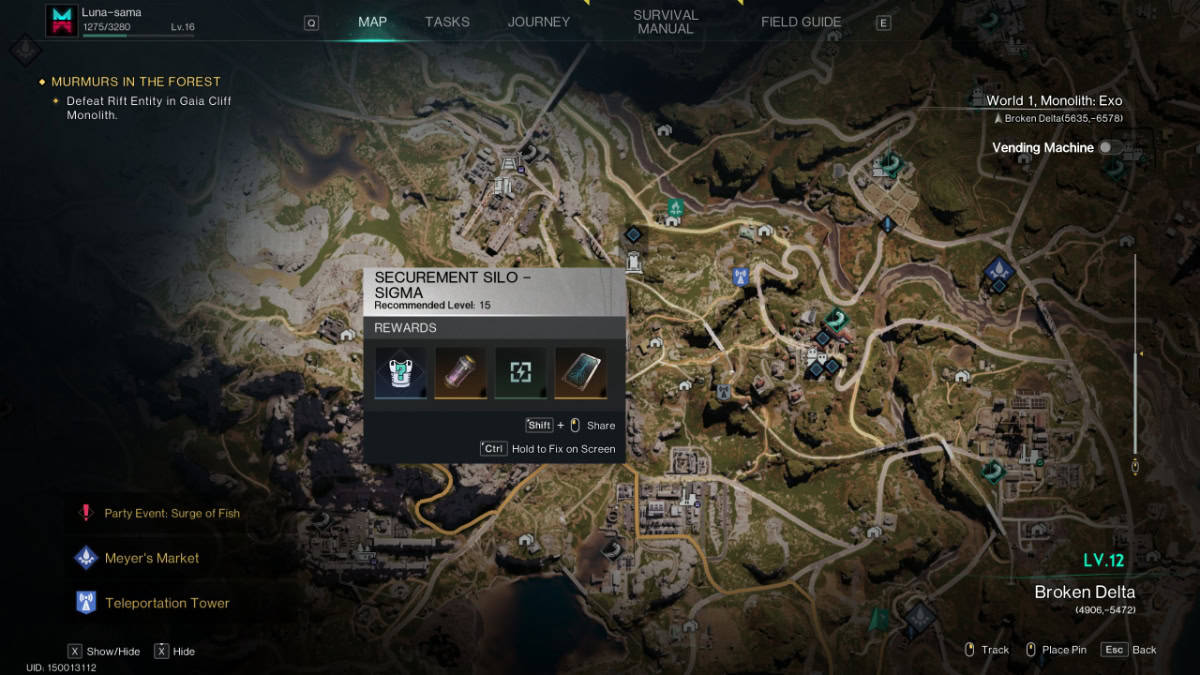Open the Field Guide tab
This screenshot has height=675, width=1200.
coord(801,22)
